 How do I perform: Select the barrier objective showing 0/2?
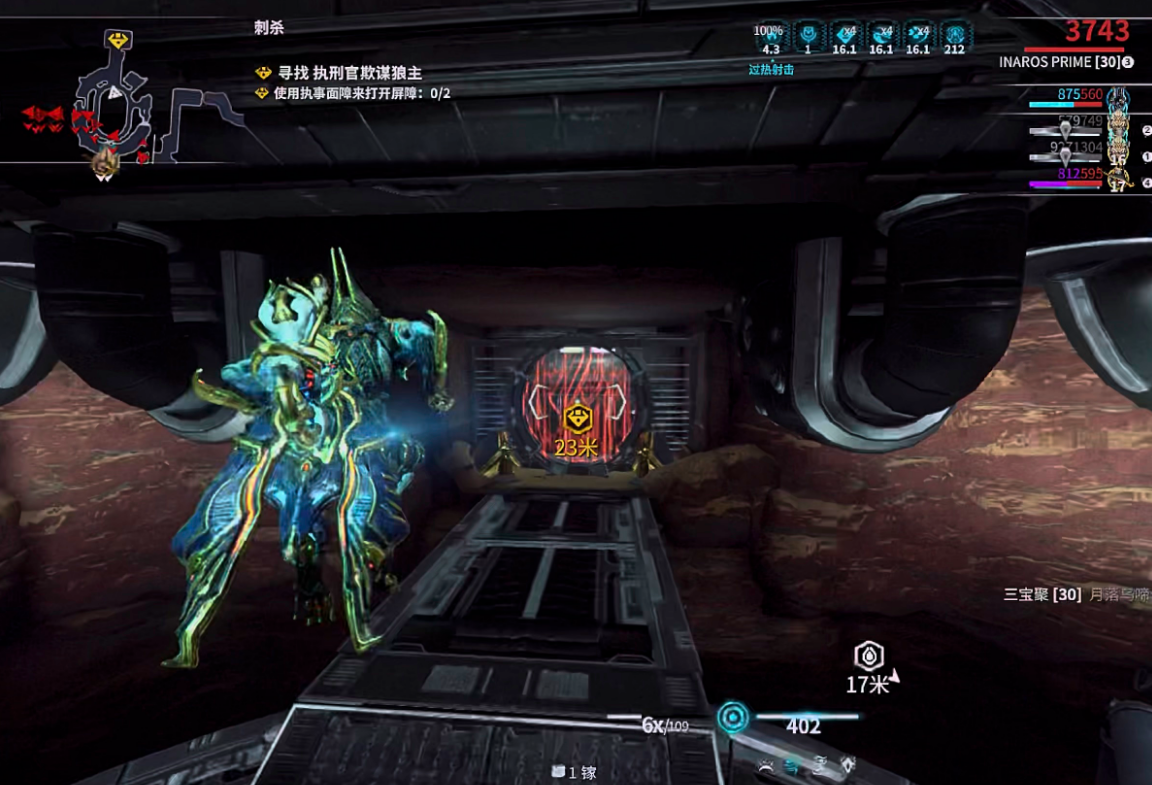pyautogui.click(x=361, y=93)
